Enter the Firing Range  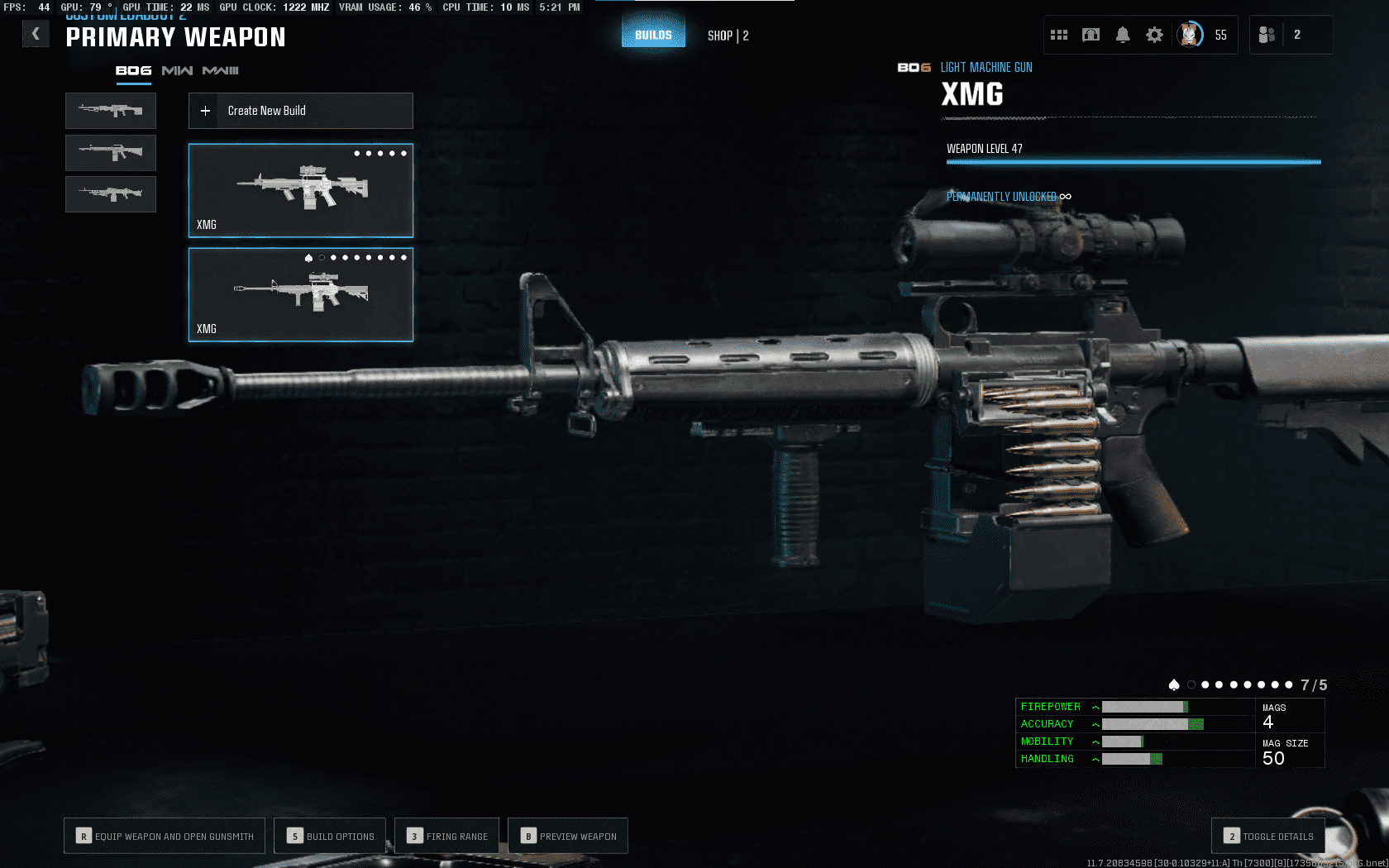coord(446,836)
